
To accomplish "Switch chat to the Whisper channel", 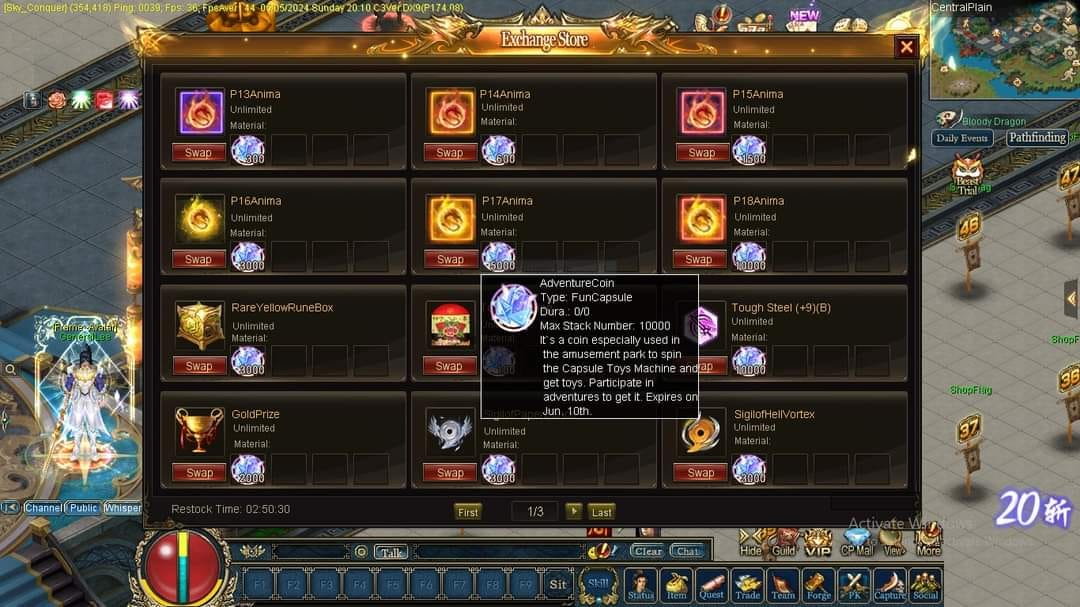I will click(x=123, y=508).
